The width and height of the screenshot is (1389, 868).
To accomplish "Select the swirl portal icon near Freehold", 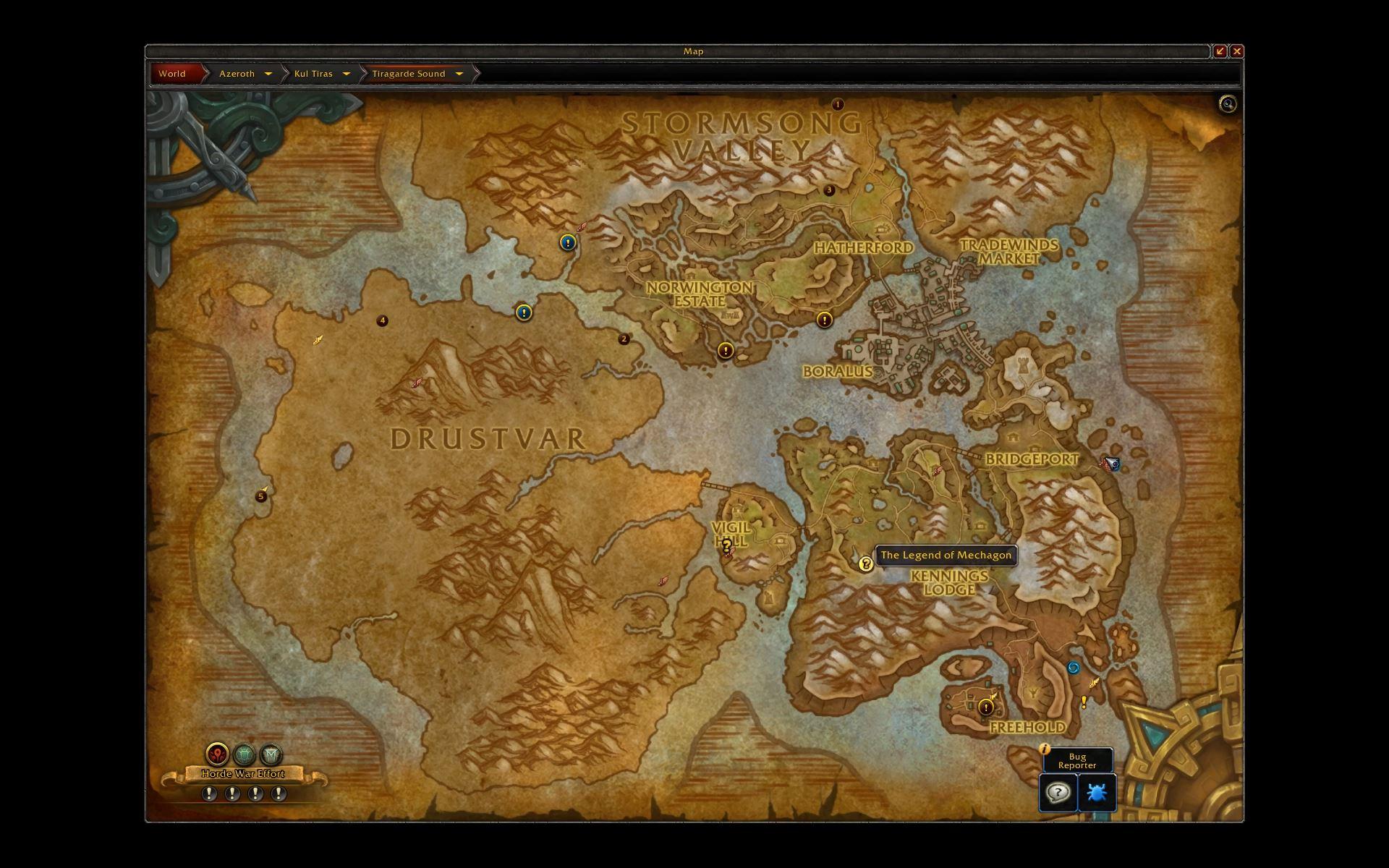I will point(1074,668).
